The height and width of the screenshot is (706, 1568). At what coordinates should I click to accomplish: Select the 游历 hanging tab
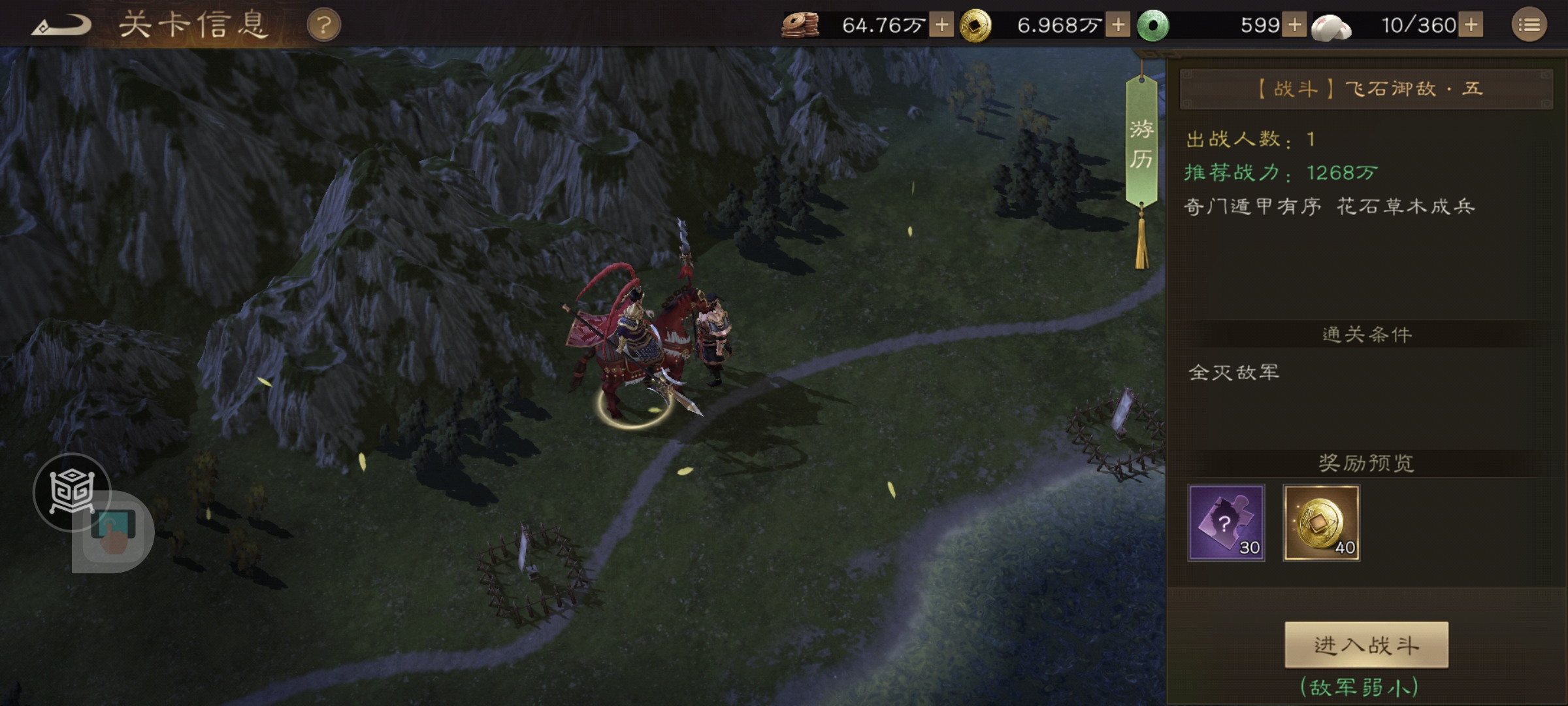click(x=1141, y=144)
